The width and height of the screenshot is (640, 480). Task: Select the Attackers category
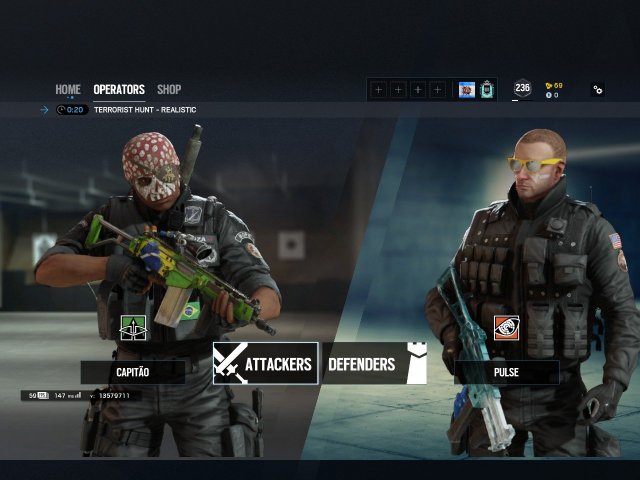[265, 364]
